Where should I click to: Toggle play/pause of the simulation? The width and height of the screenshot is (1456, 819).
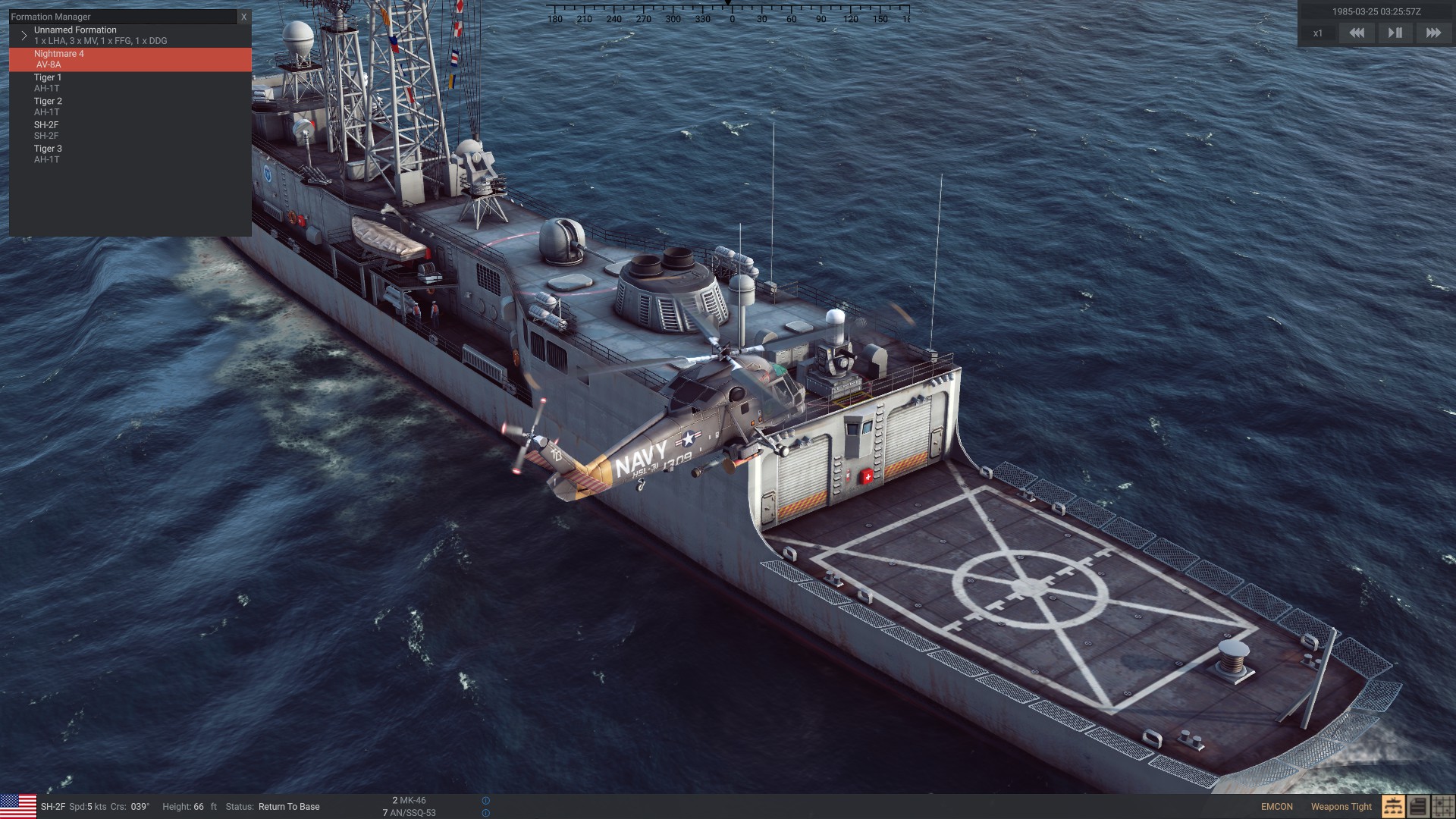pos(1395,33)
